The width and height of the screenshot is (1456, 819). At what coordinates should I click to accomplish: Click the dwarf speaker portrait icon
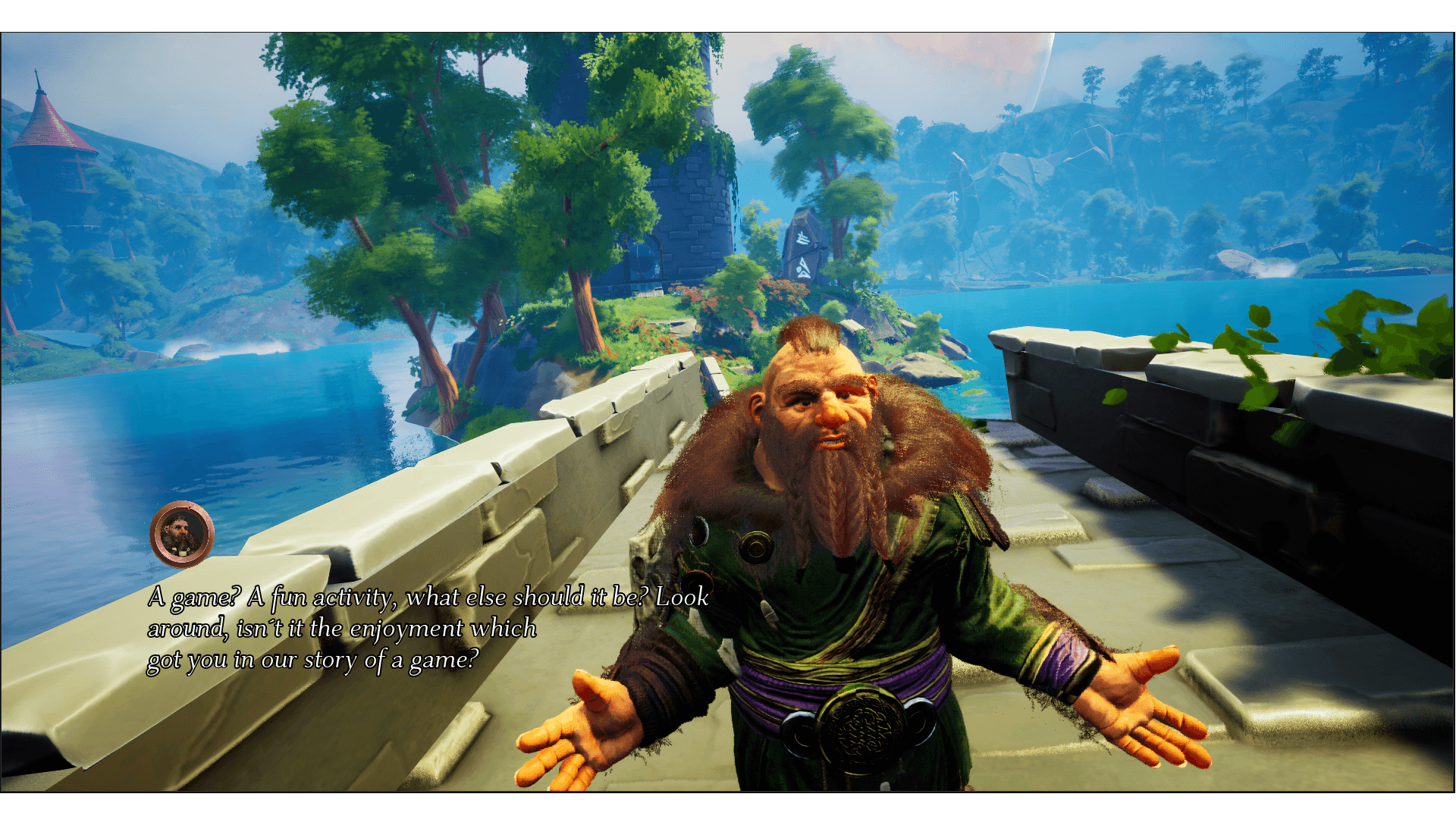(x=182, y=534)
